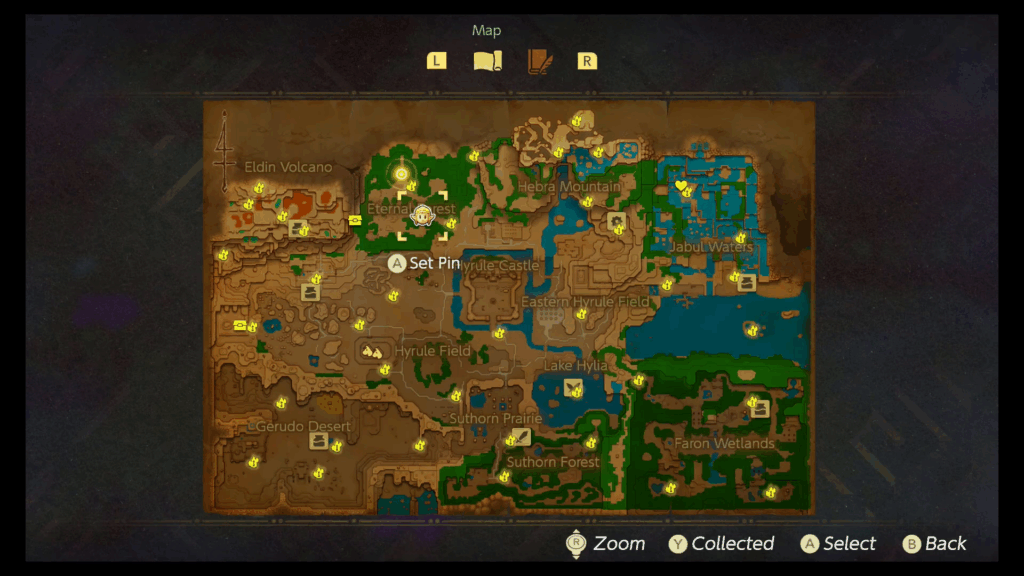Pick the treasure chest marker west of Hyrule Field
Screen dimensions: 1024x576
[240, 325]
